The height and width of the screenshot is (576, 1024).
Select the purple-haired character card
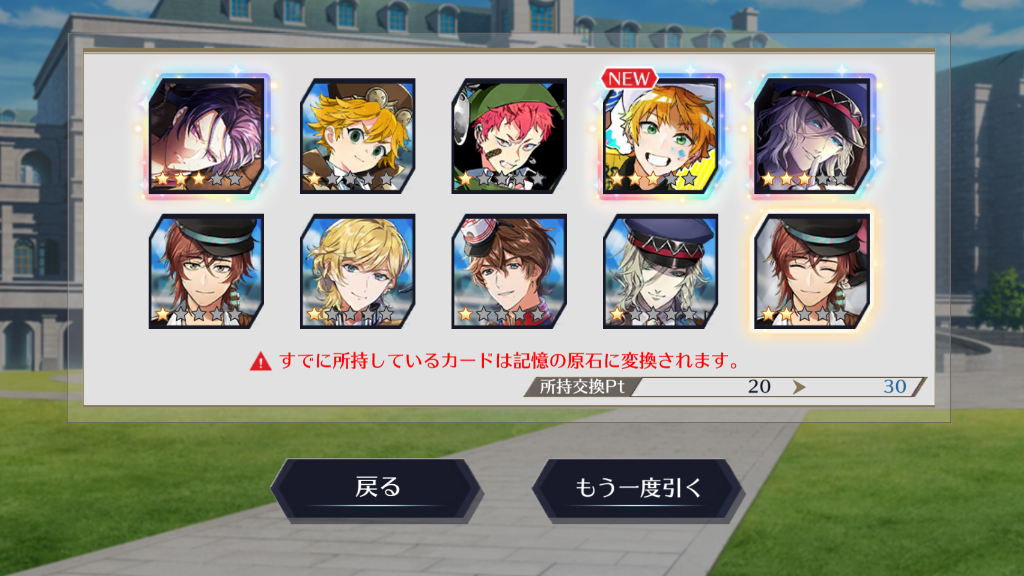pos(207,135)
